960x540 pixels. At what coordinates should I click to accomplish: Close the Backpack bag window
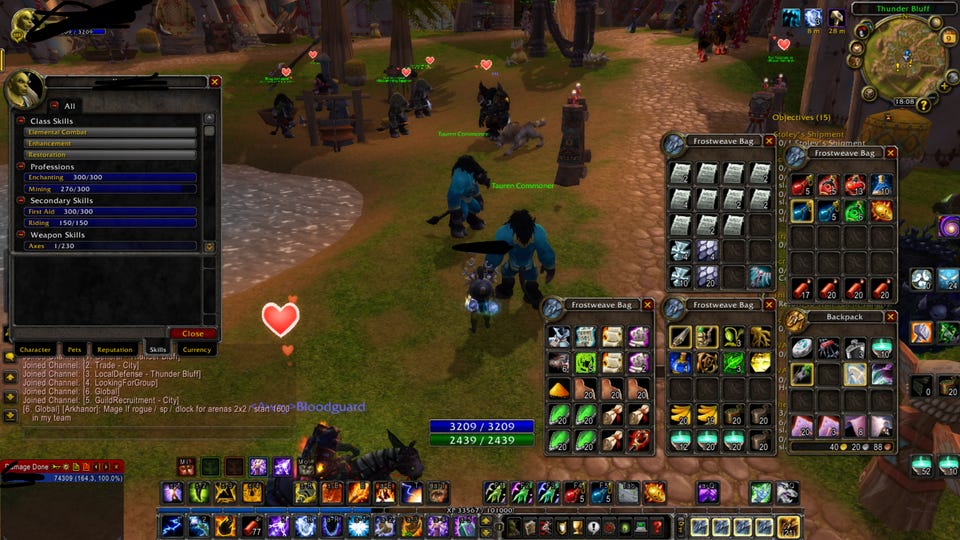coord(891,317)
